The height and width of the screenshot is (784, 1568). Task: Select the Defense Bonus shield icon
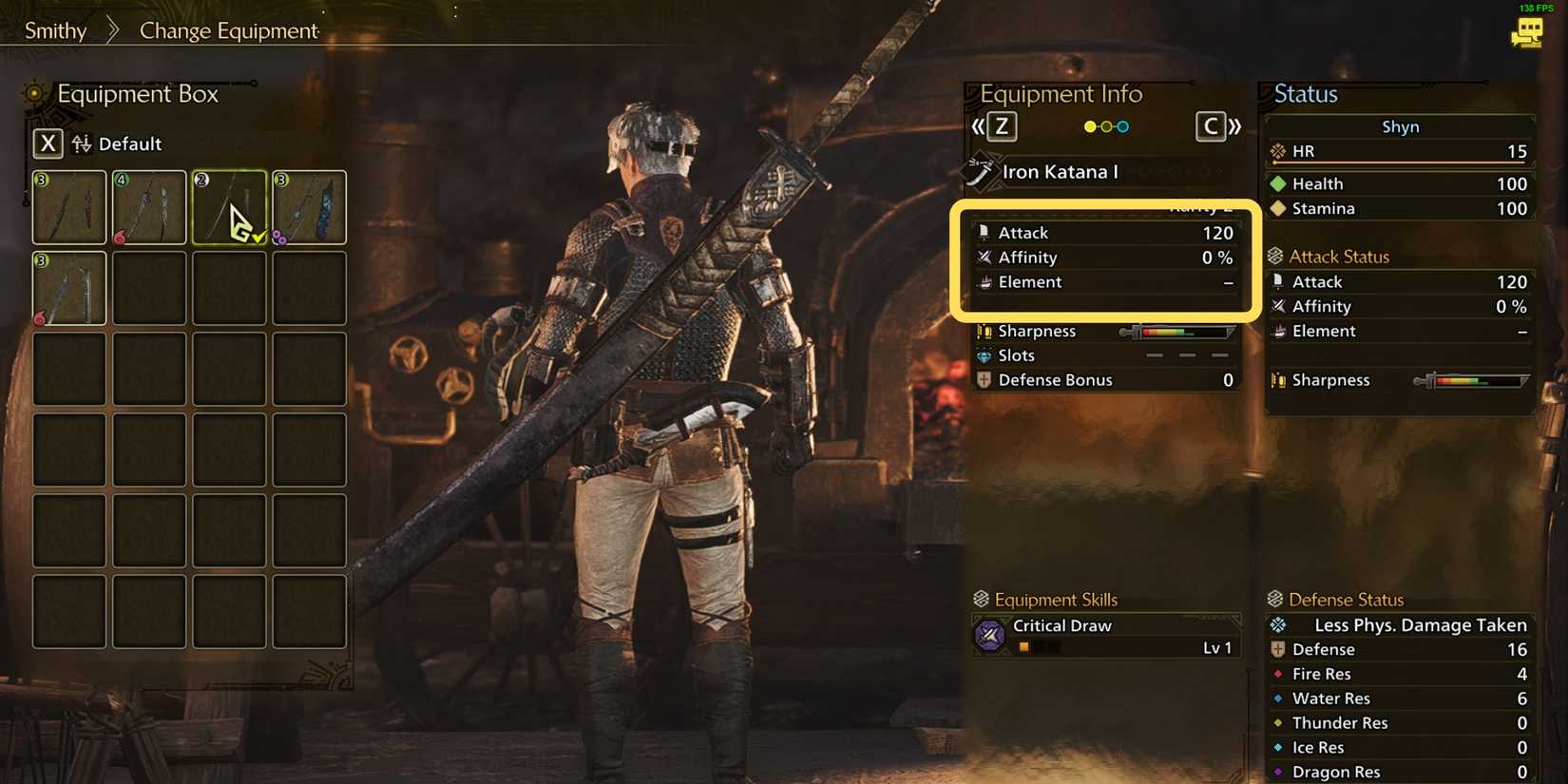click(x=984, y=379)
